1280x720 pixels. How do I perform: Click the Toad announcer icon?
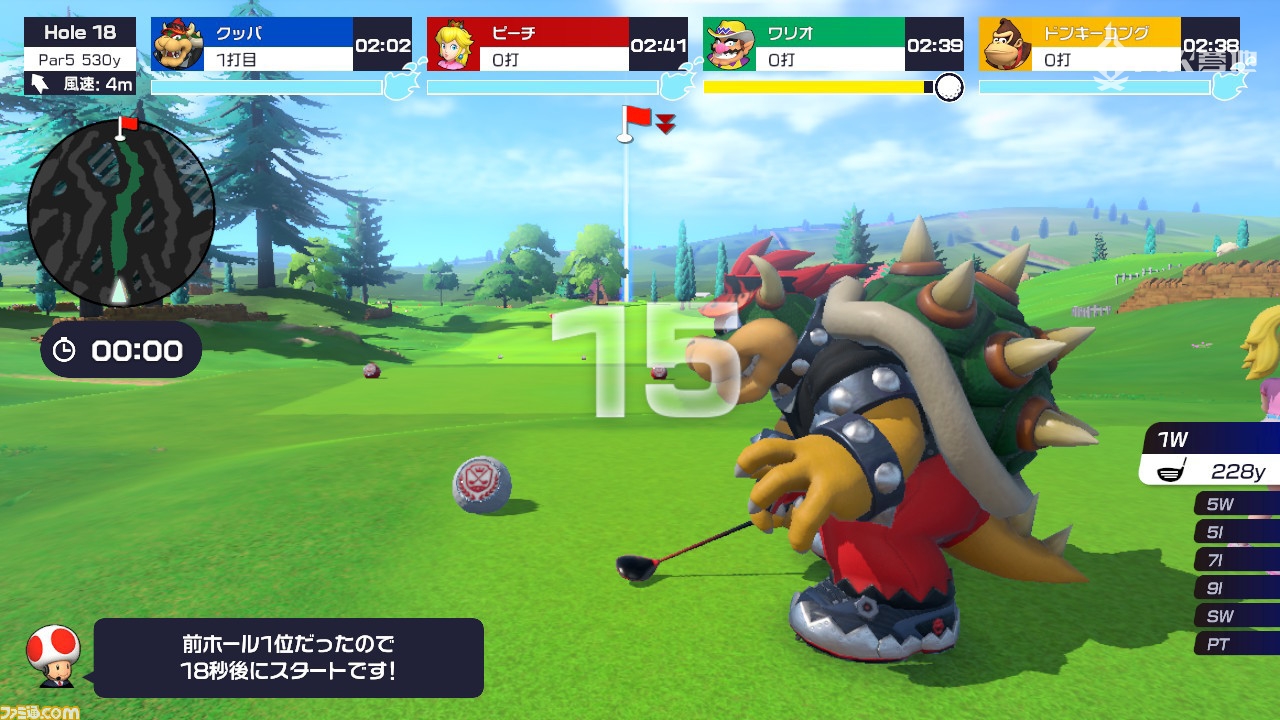tap(53, 654)
